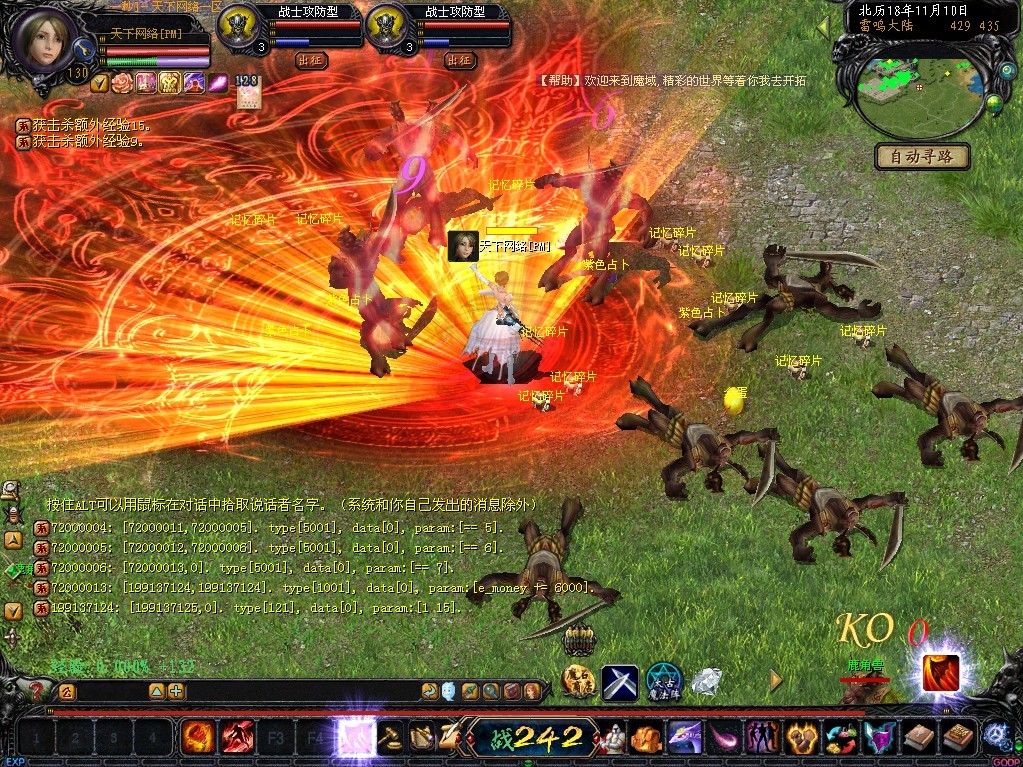The width and height of the screenshot is (1023, 767).
Task: Click the green globe beside the minimap
Action: coord(994,102)
